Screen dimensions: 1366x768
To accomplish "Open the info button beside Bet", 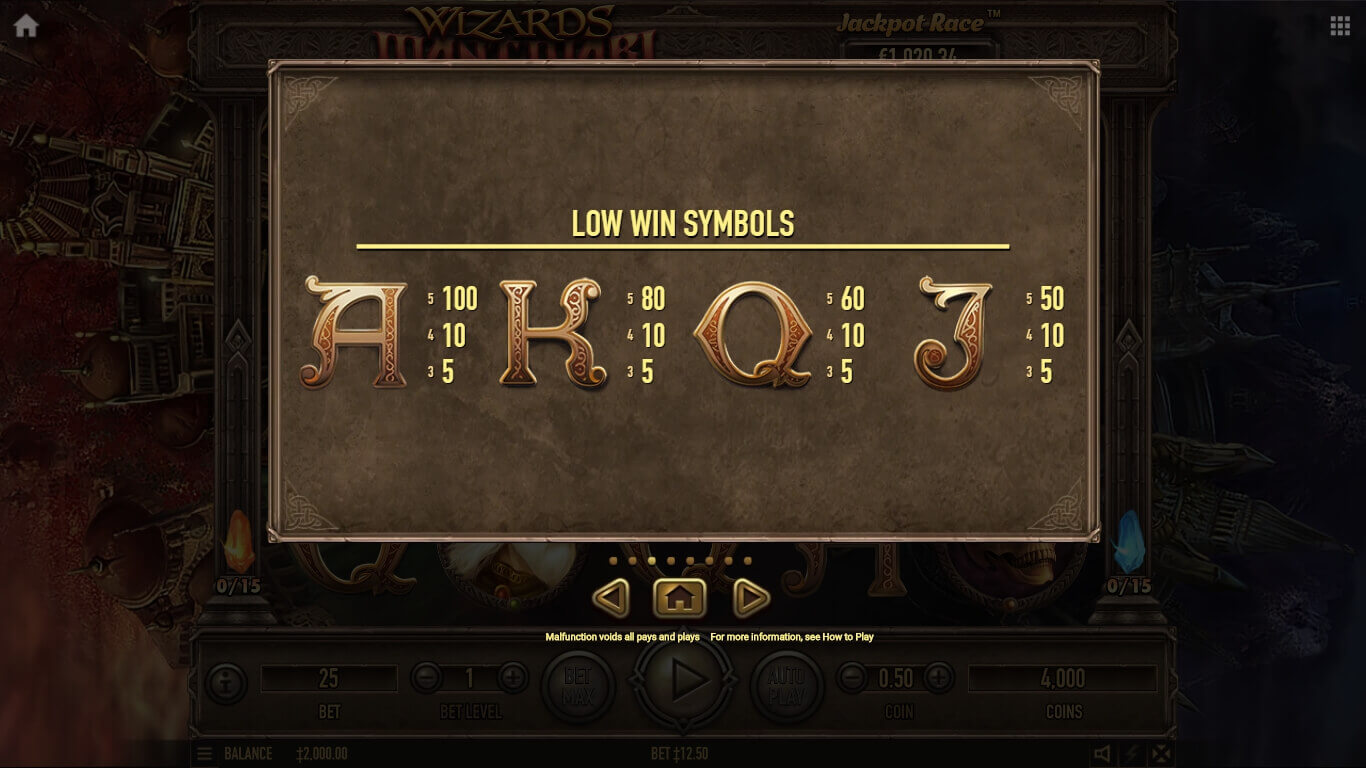I will click(226, 684).
